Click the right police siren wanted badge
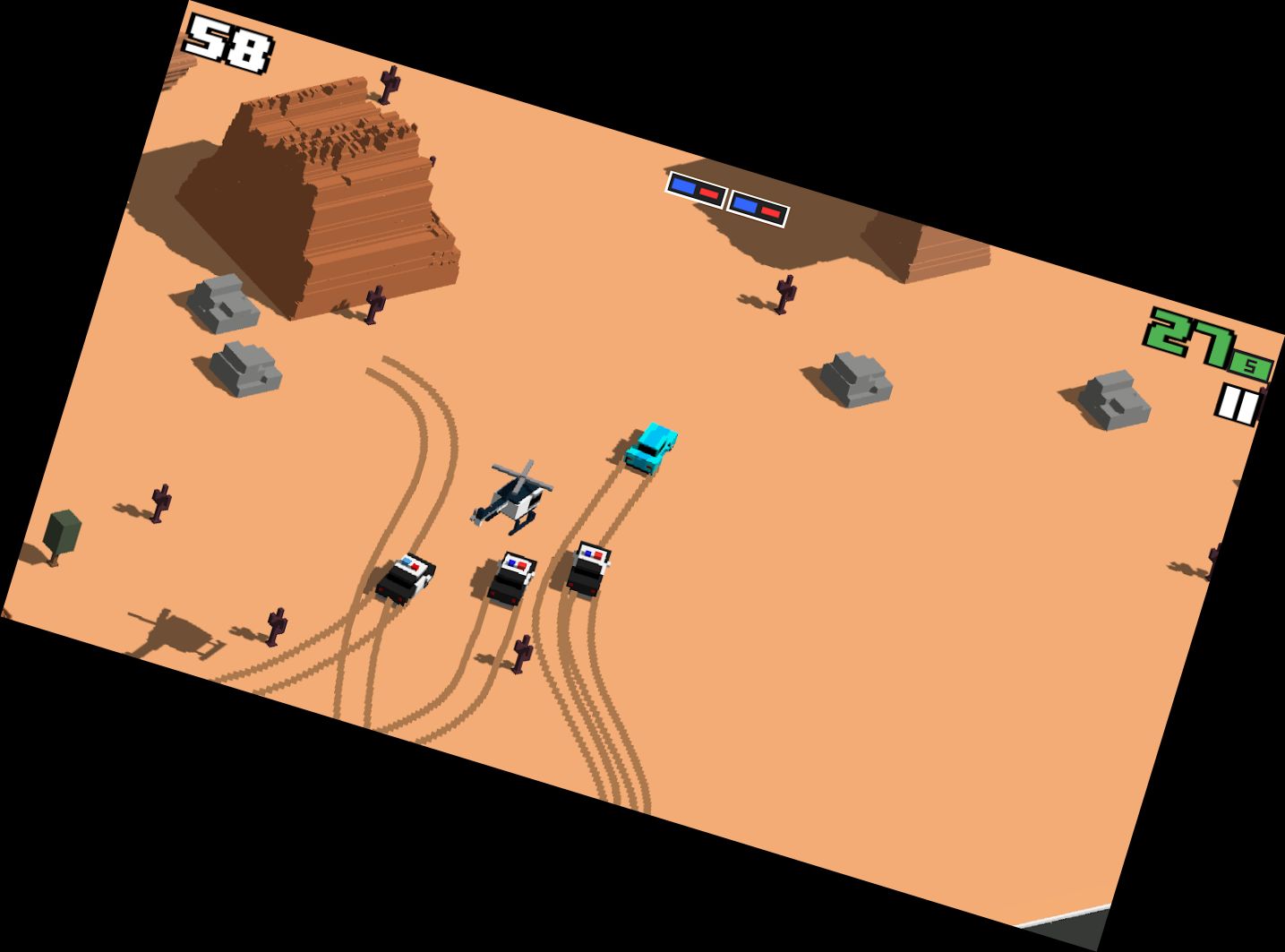This screenshot has width=1285, height=952. tap(759, 206)
